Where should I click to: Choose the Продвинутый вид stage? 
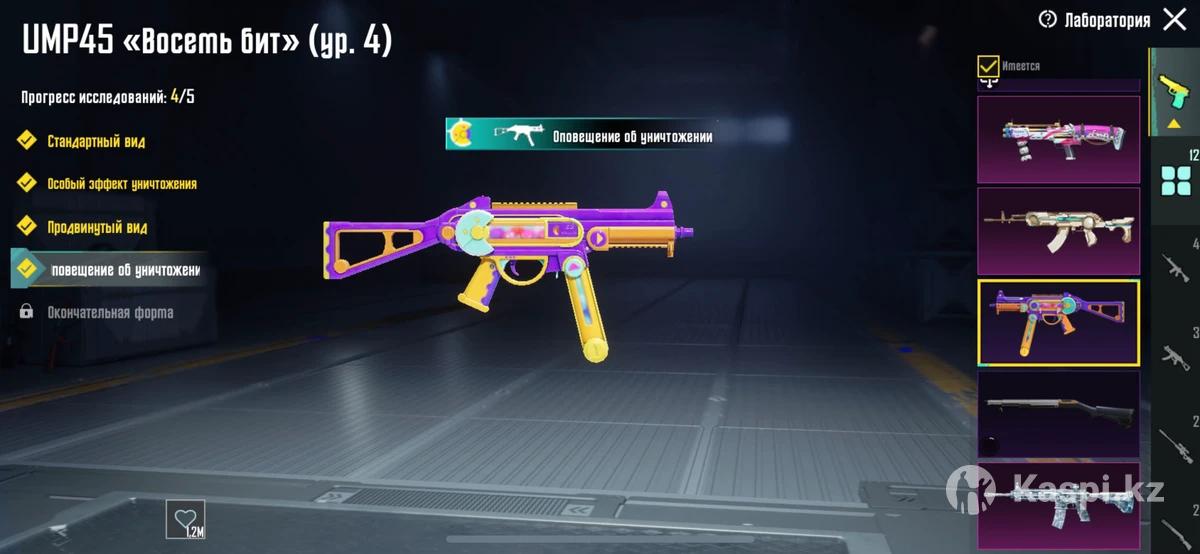tap(96, 227)
